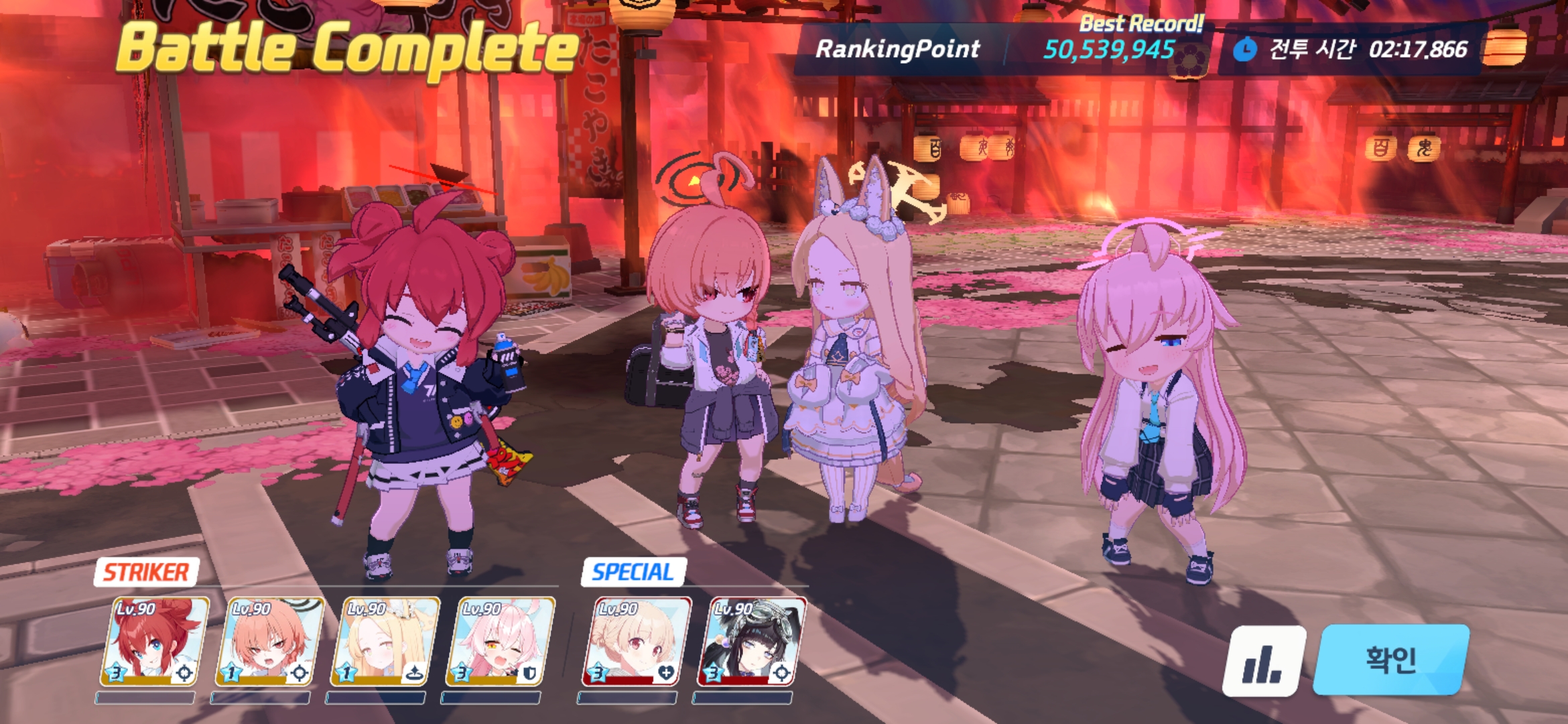Select the pink-haired winking striker portrait
The image size is (1568, 724).
(x=500, y=642)
